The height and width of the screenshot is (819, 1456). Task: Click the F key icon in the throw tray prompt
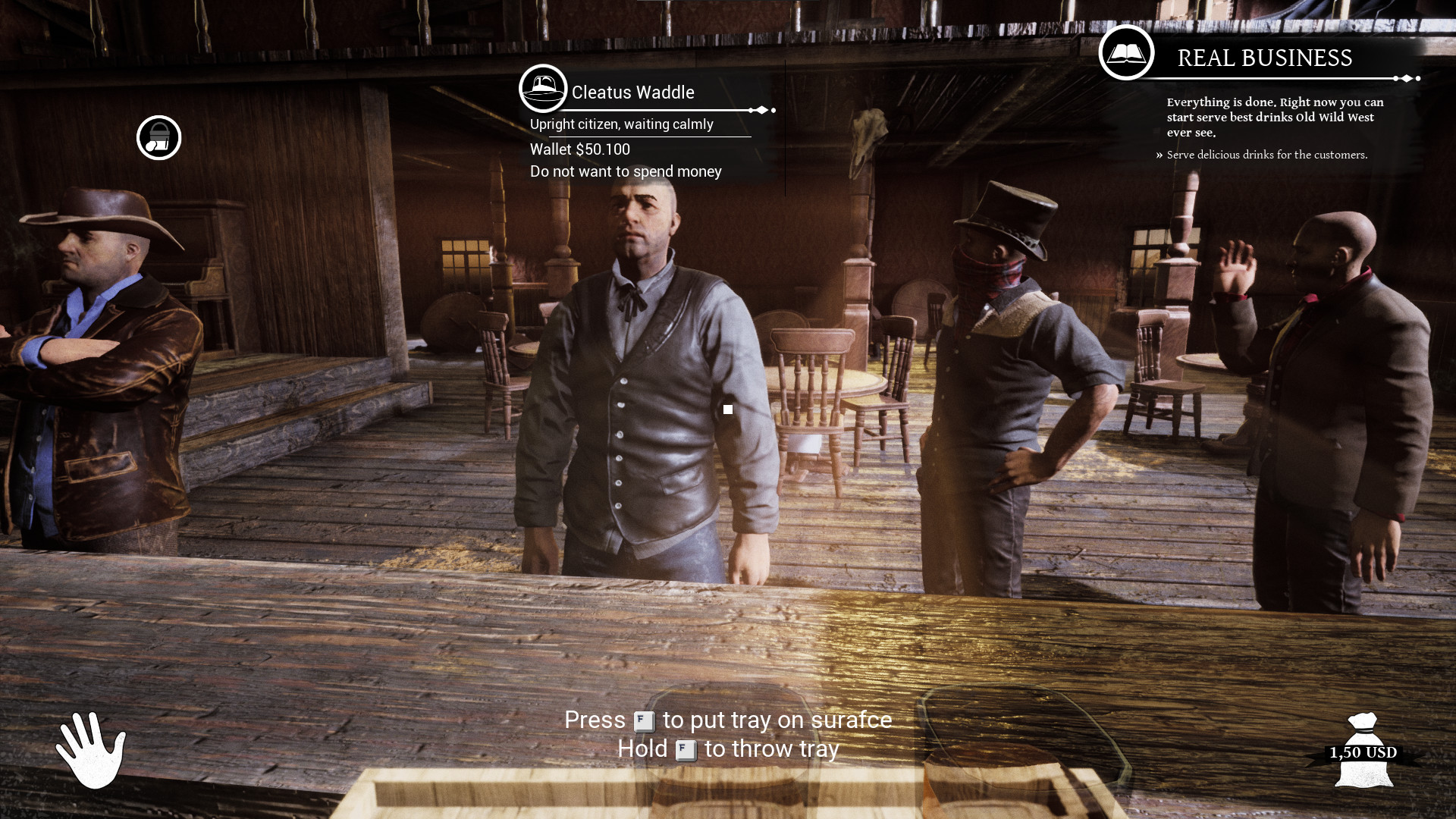(685, 750)
